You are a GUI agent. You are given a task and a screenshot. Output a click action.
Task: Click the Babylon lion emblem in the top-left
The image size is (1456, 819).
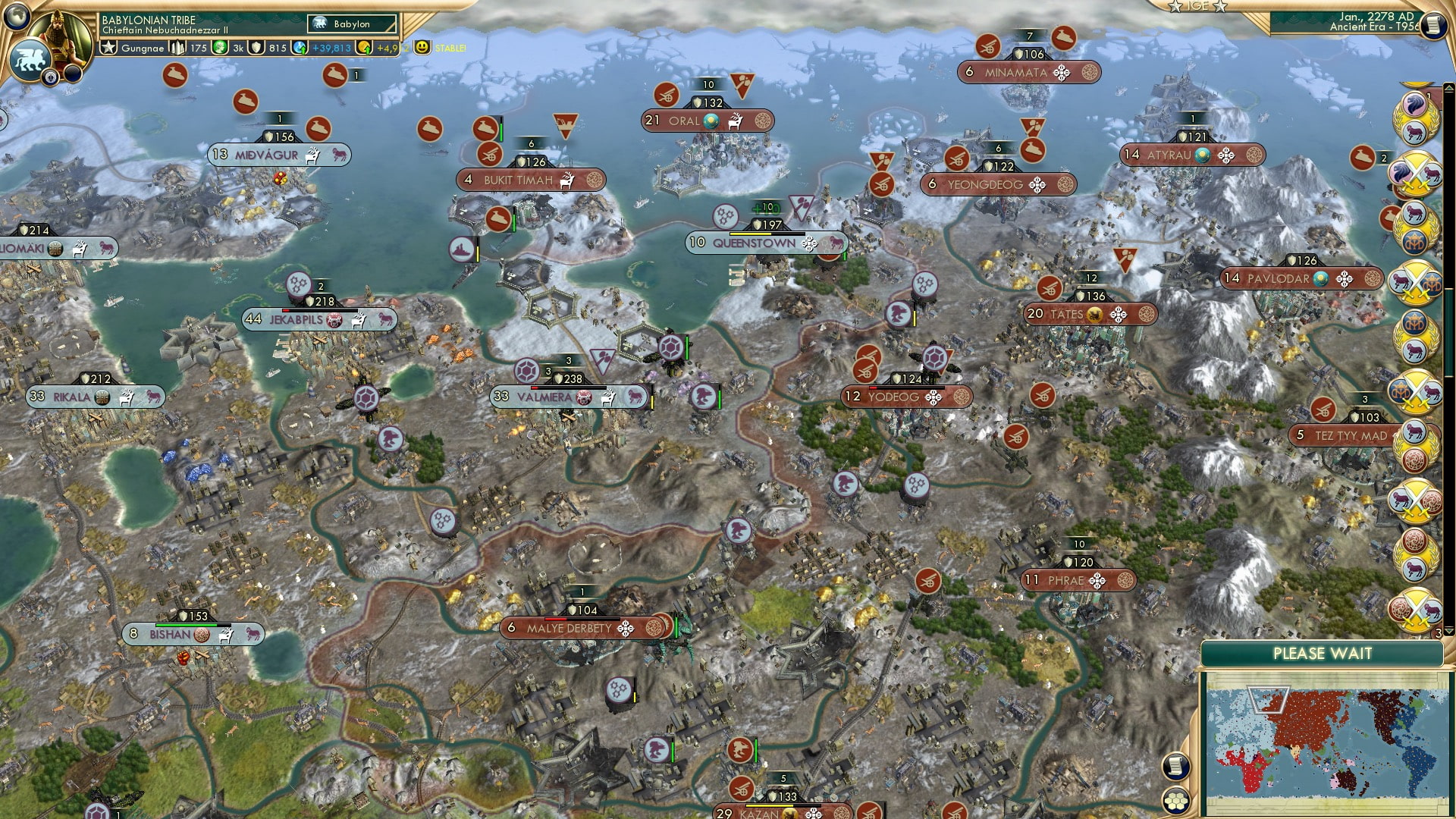(30, 58)
